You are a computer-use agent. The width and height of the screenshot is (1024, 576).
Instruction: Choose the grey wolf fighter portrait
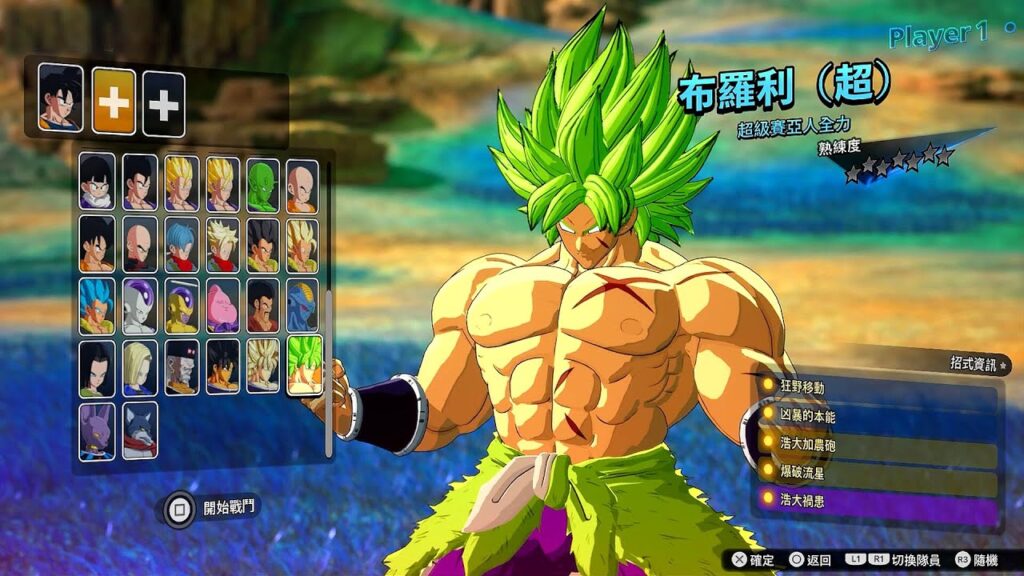(x=140, y=430)
